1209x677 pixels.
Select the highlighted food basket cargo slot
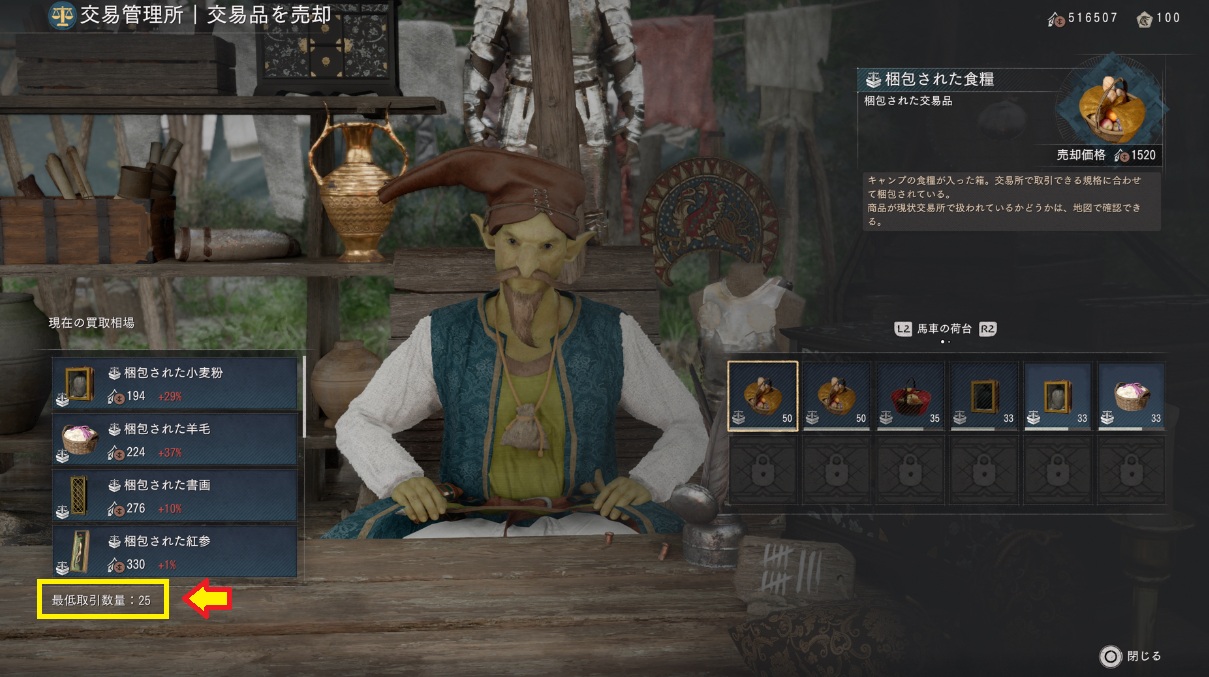click(x=763, y=395)
